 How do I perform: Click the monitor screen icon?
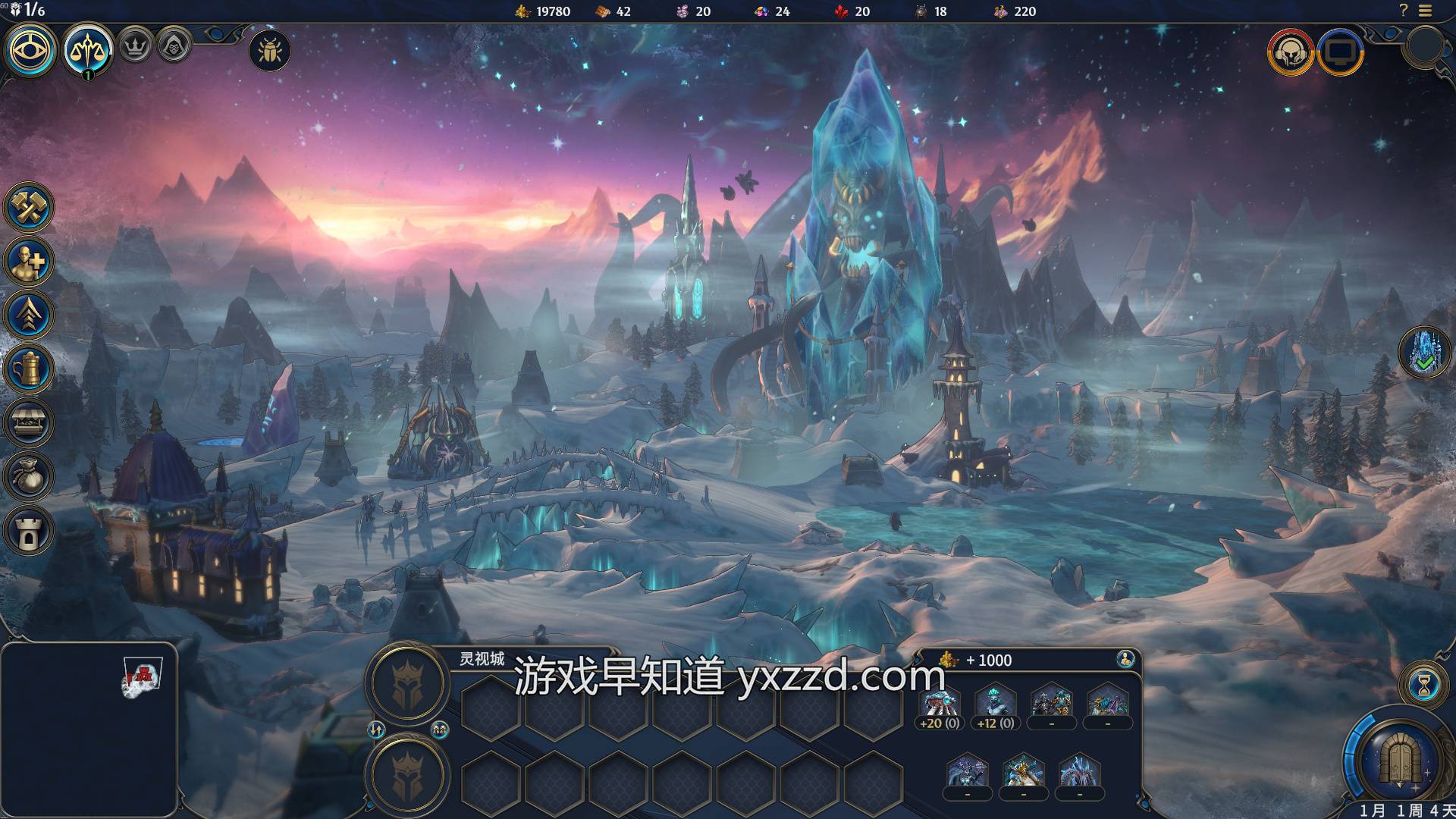pos(1340,52)
